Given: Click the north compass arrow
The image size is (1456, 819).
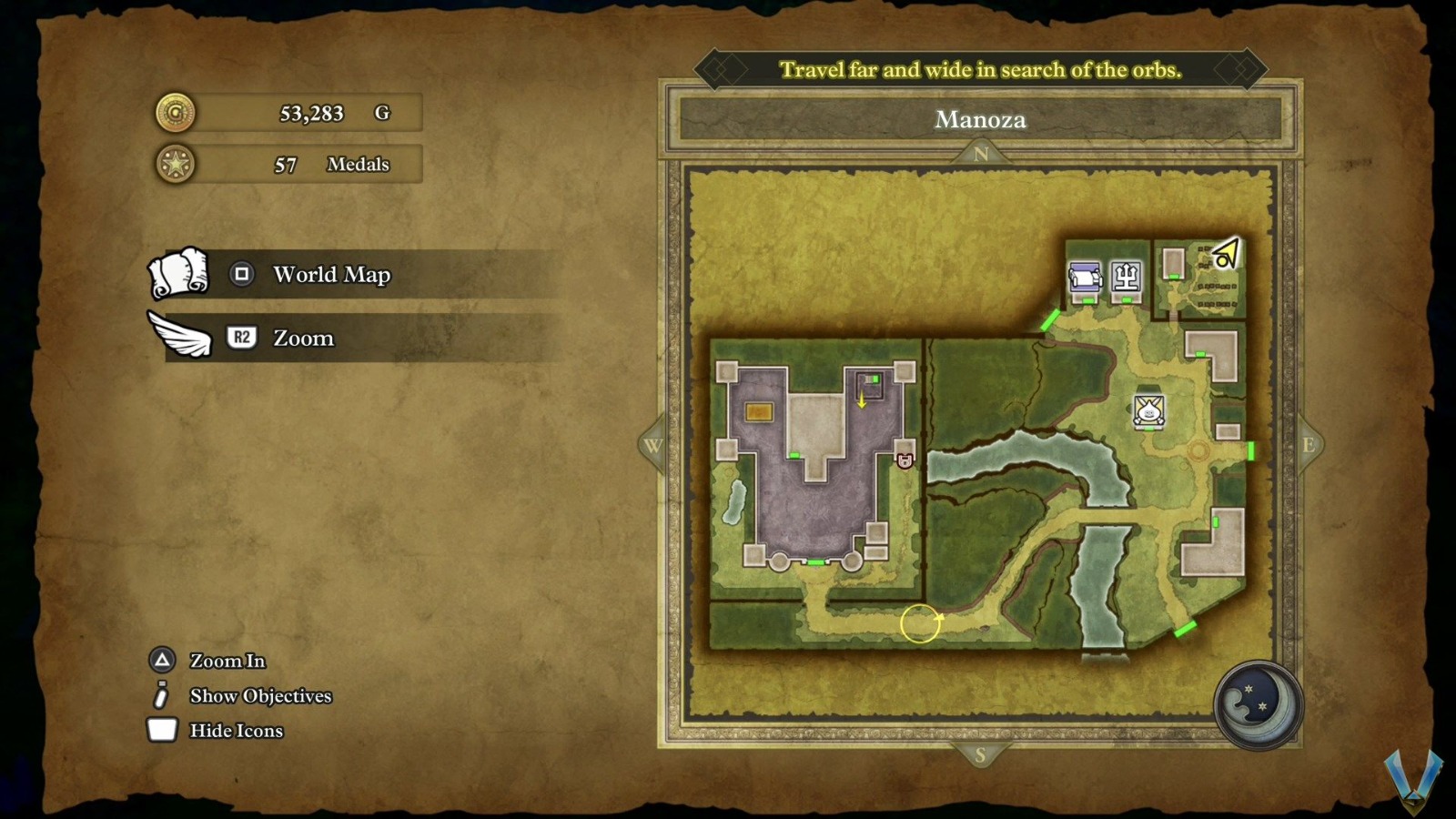Looking at the screenshot, I should tap(980, 154).
